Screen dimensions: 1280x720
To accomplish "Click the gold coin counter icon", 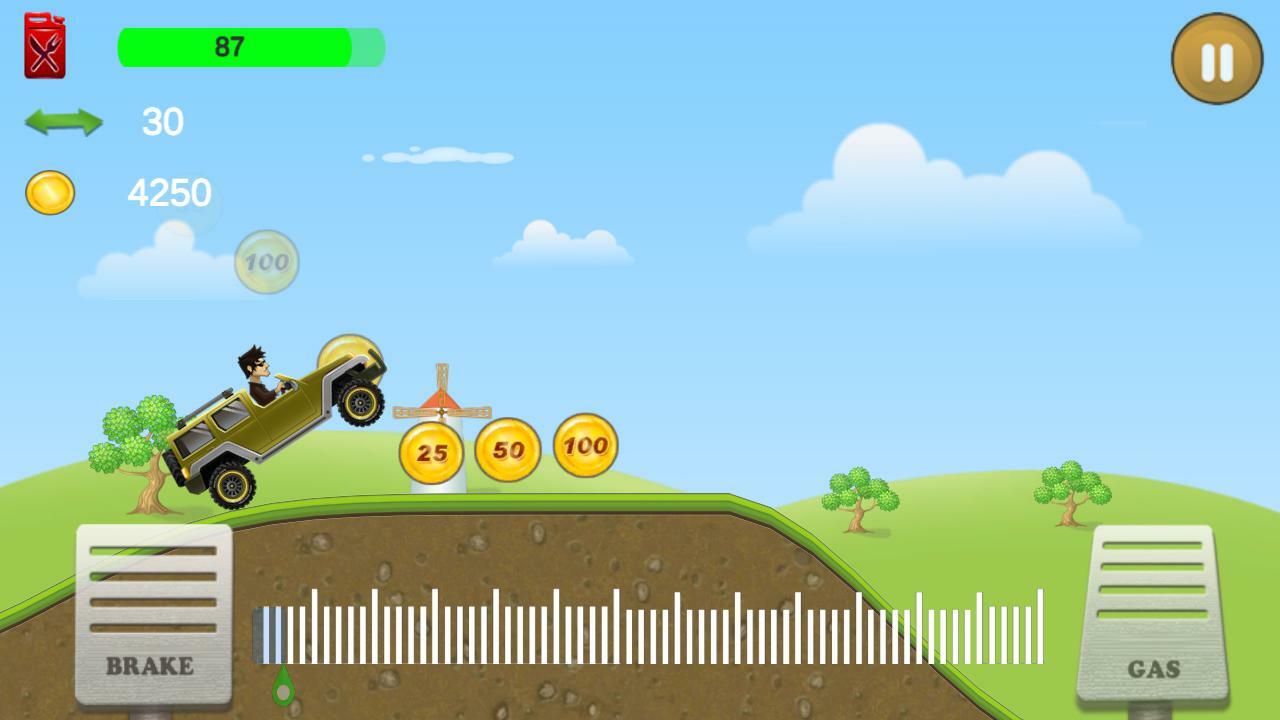I will [49, 190].
